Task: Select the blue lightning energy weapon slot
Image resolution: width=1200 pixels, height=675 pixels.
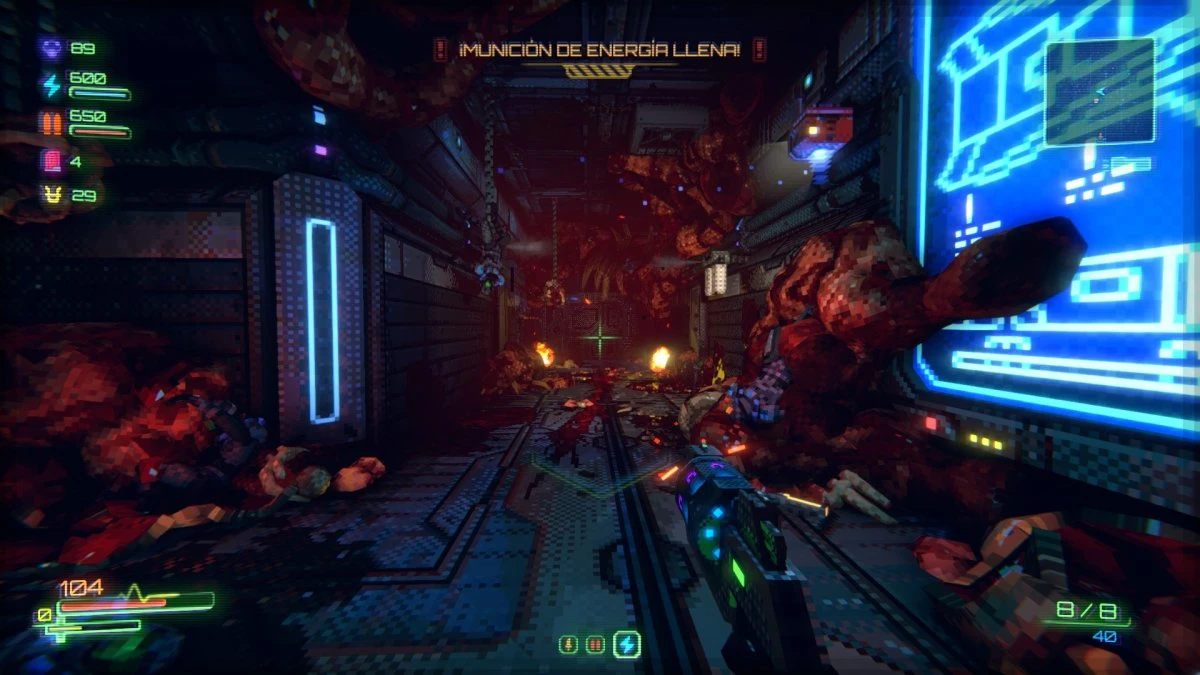Action: [x=627, y=645]
